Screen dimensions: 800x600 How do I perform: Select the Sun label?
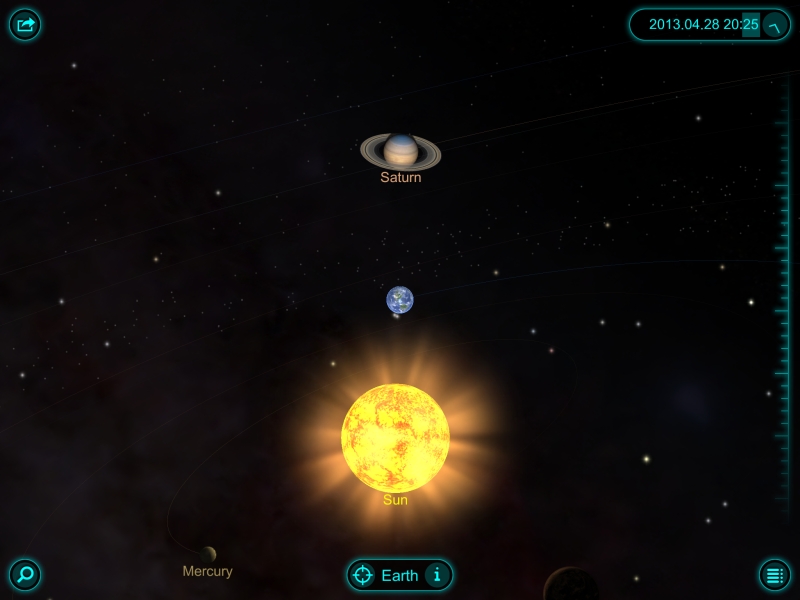tap(395, 500)
